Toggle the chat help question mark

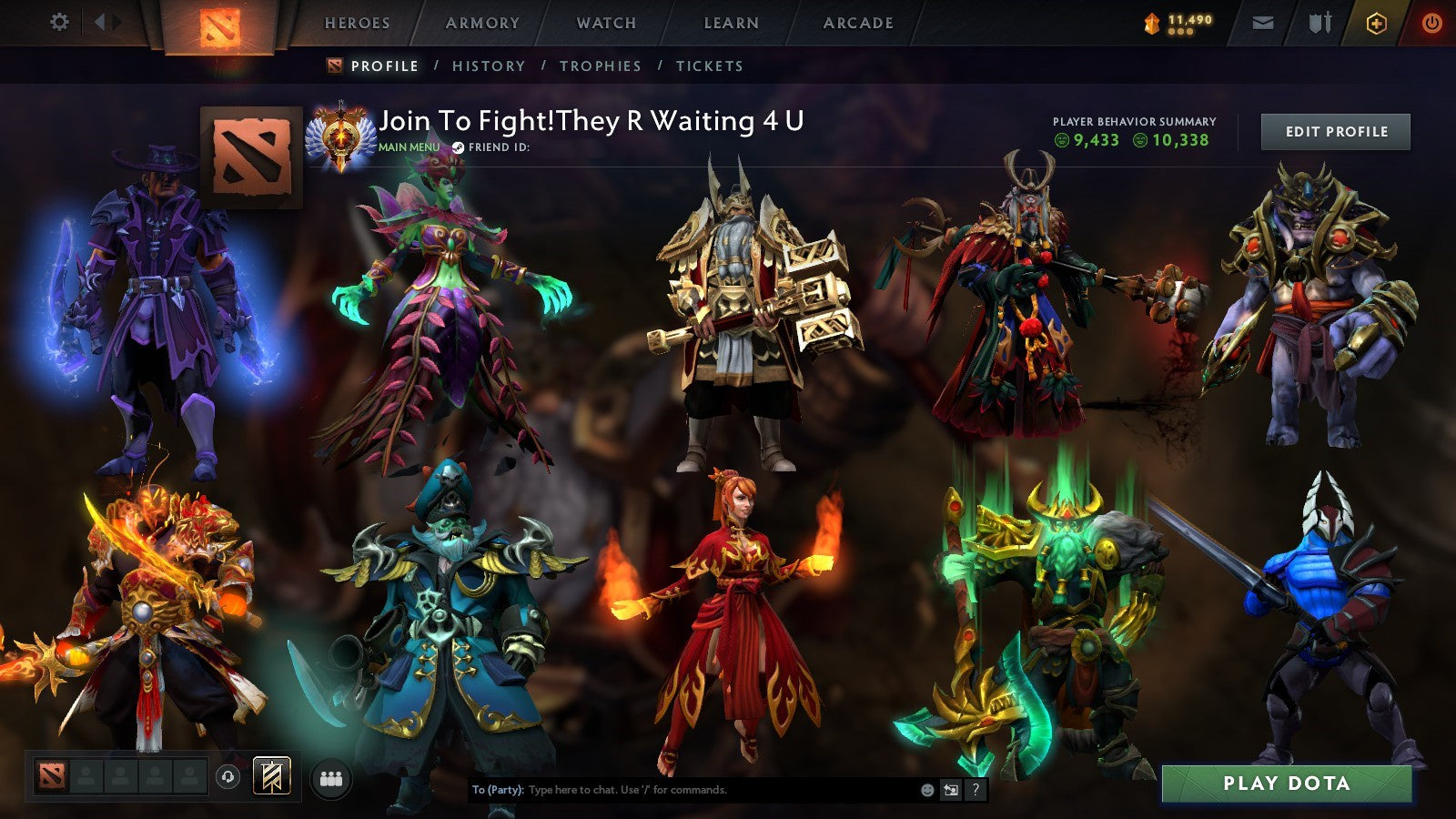(x=975, y=790)
